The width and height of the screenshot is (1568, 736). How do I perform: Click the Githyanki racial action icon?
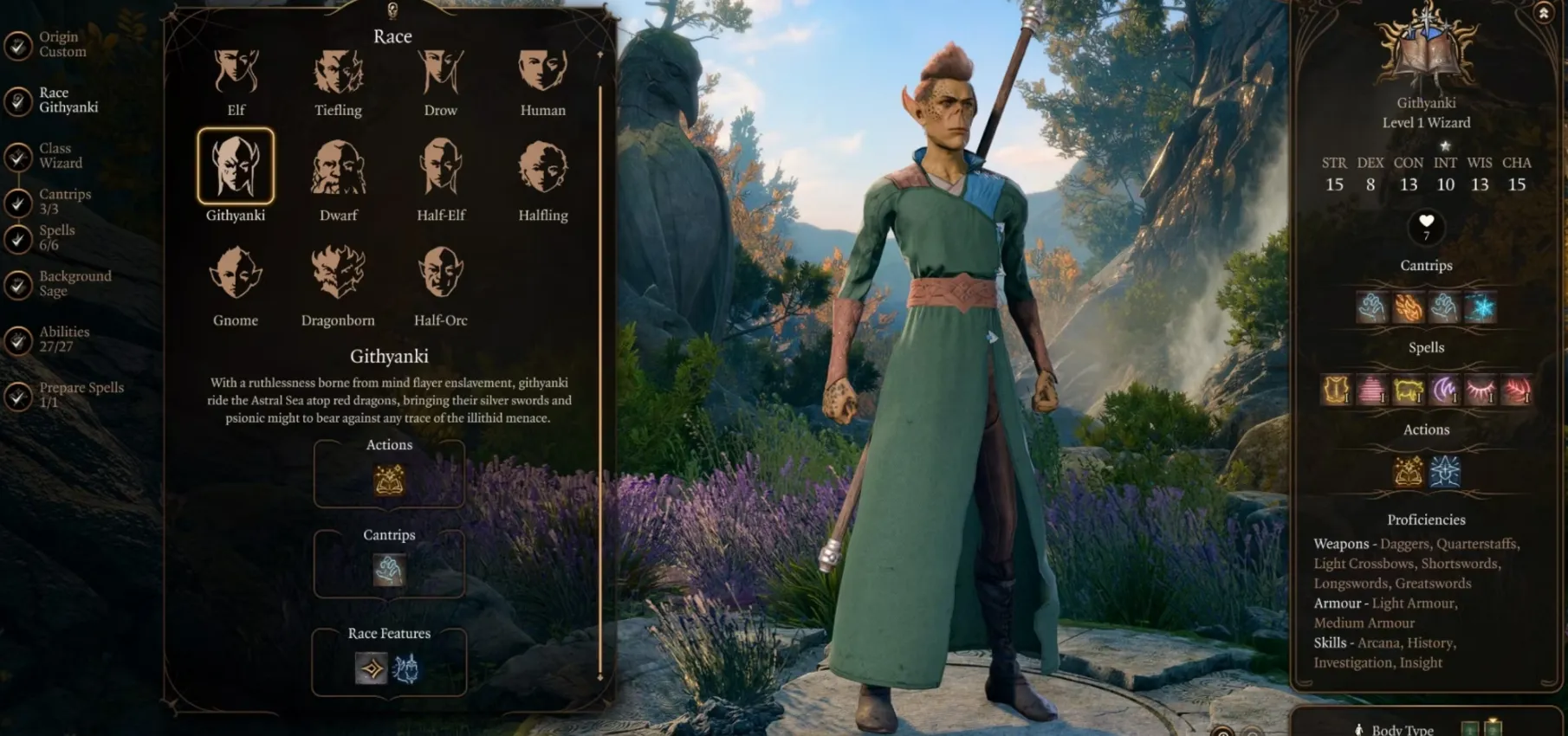pos(389,479)
